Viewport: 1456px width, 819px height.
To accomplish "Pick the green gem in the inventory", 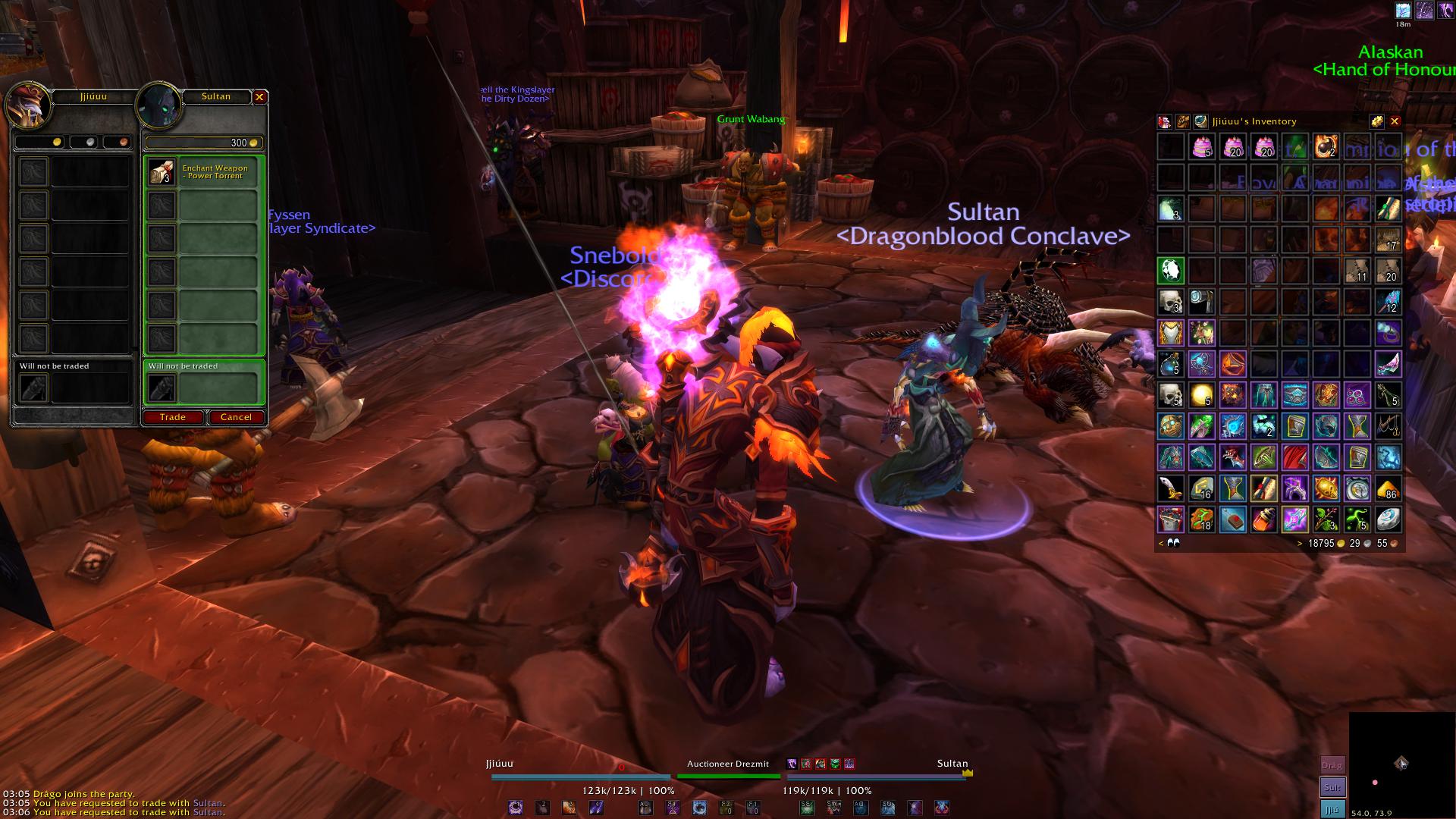I will coord(1171,271).
